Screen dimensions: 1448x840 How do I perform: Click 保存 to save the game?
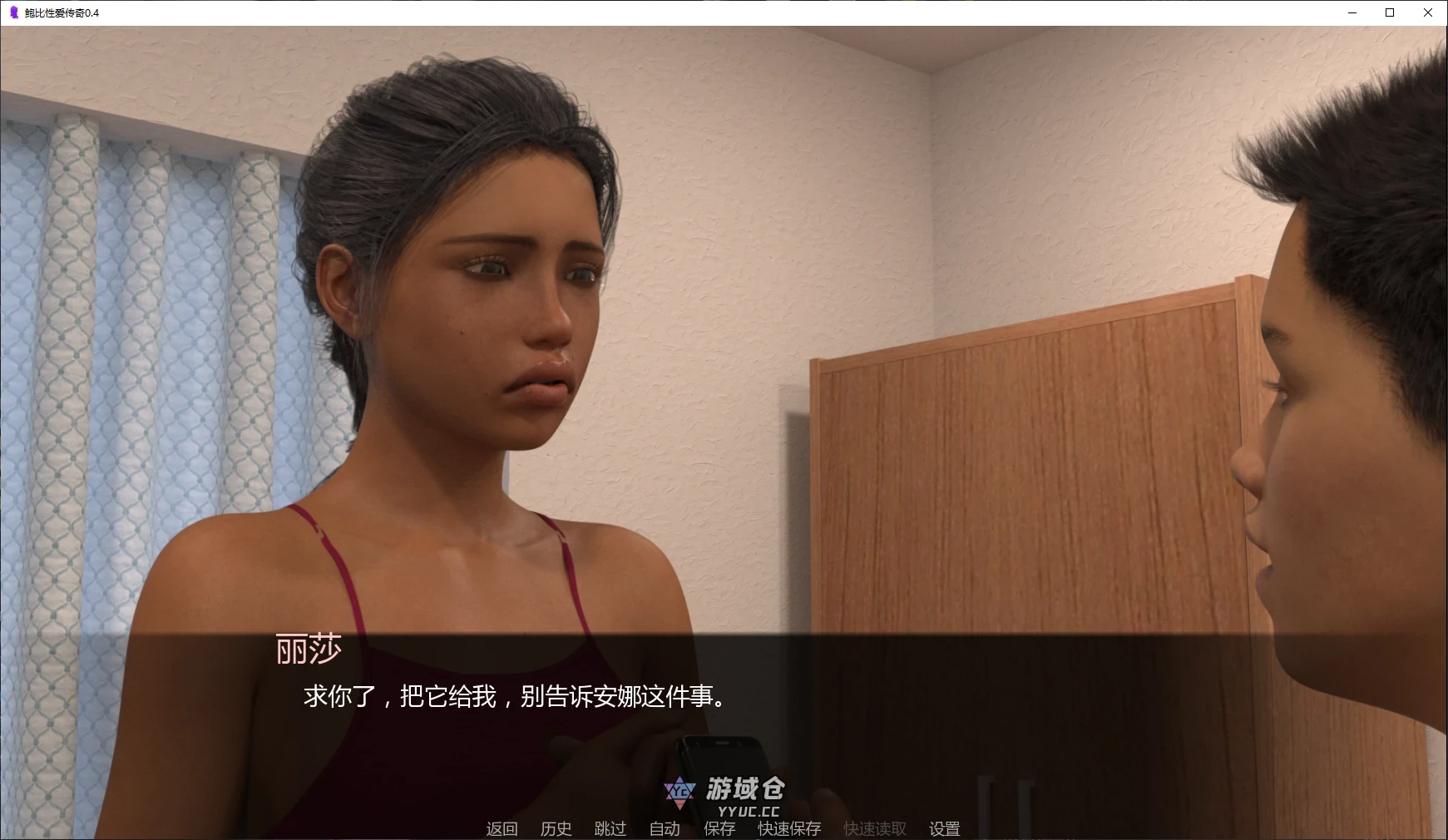point(720,828)
